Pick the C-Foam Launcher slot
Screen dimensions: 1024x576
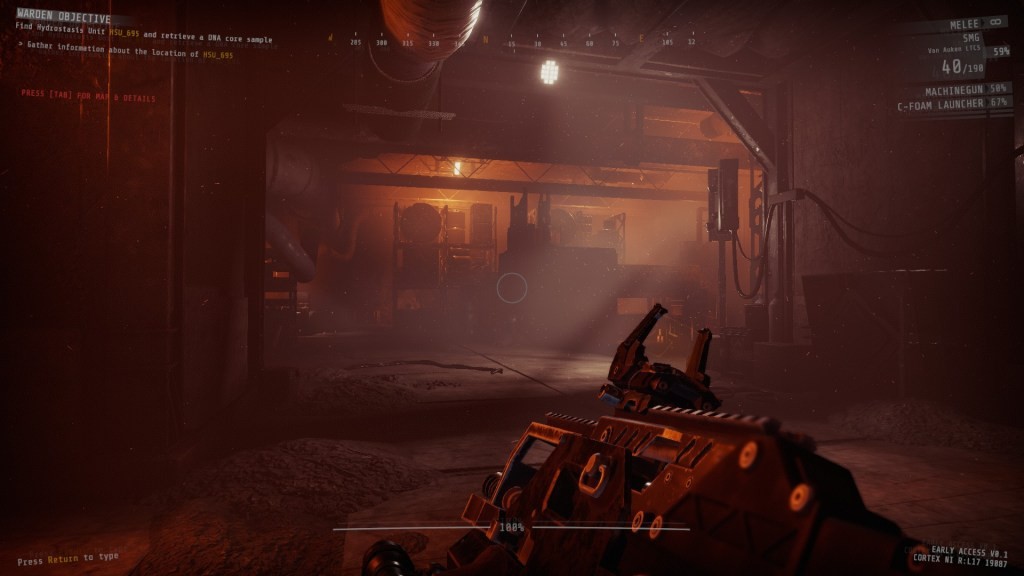click(x=953, y=103)
